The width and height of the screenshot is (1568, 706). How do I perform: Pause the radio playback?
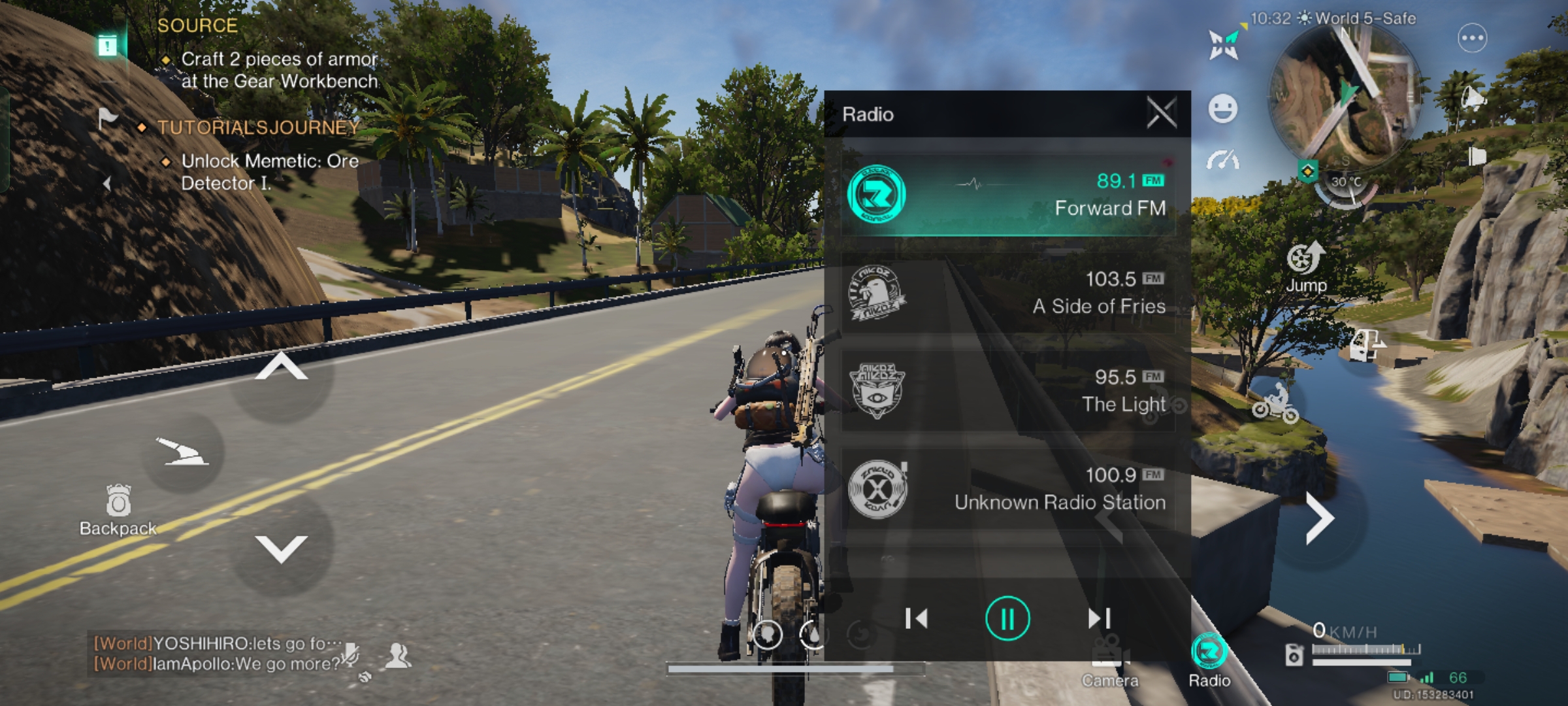(x=1007, y=618)
